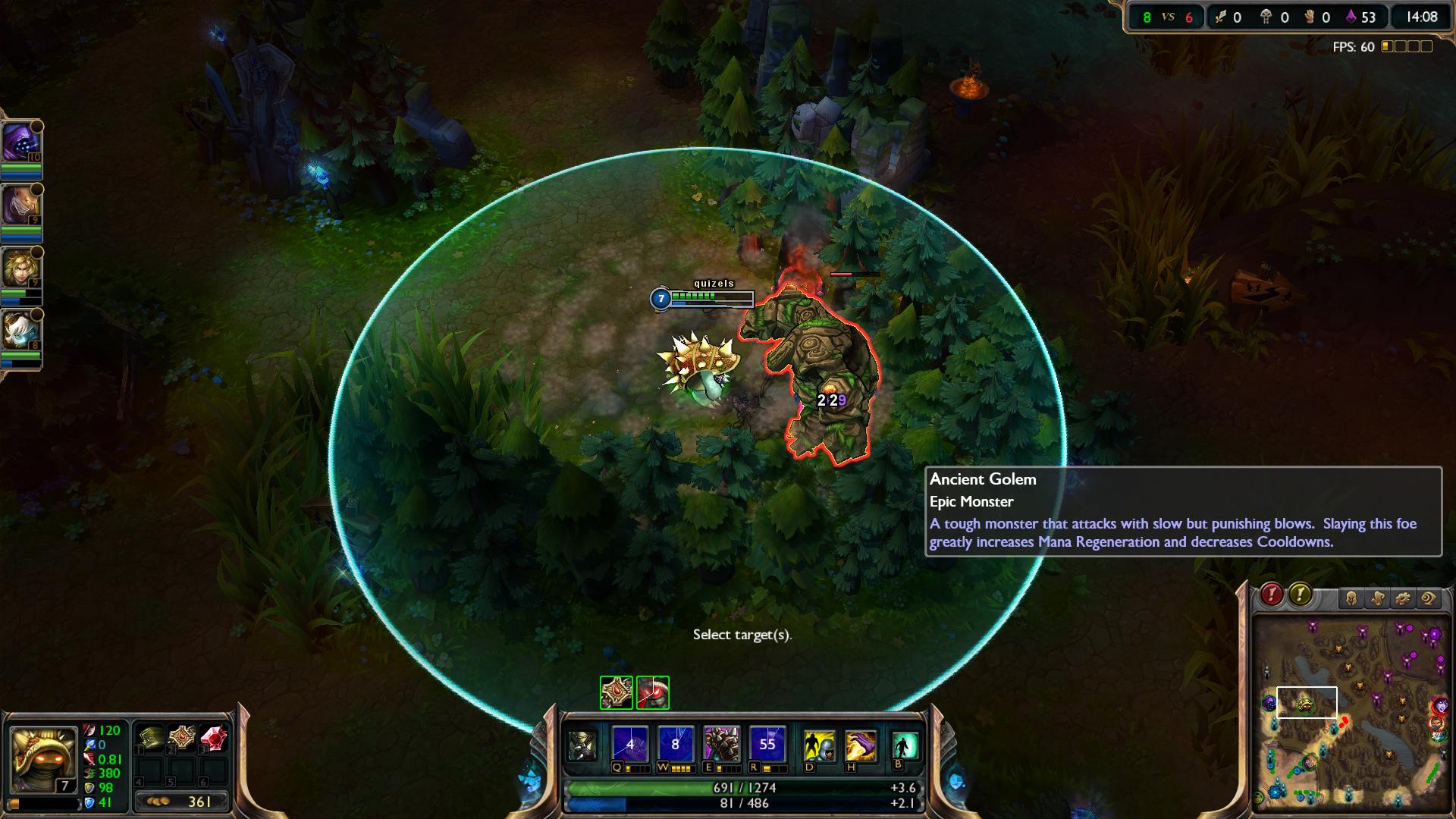The height and width of the screenshot is (819, 1456).
Task: Use the gold cross emblem item in slot 2
Action: tap(182, 737)
